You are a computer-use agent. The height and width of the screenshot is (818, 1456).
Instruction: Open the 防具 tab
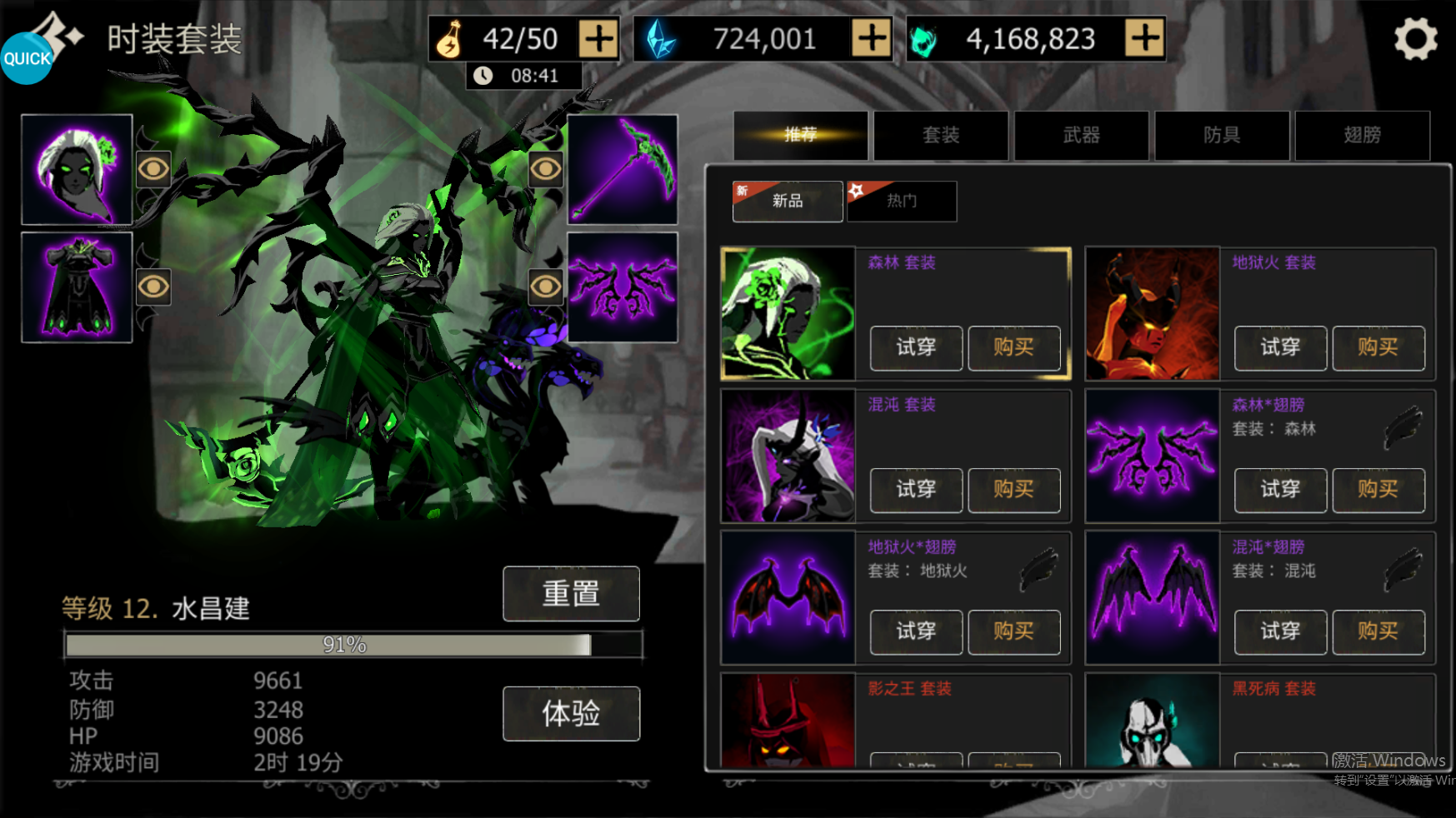coord(1222,135)
